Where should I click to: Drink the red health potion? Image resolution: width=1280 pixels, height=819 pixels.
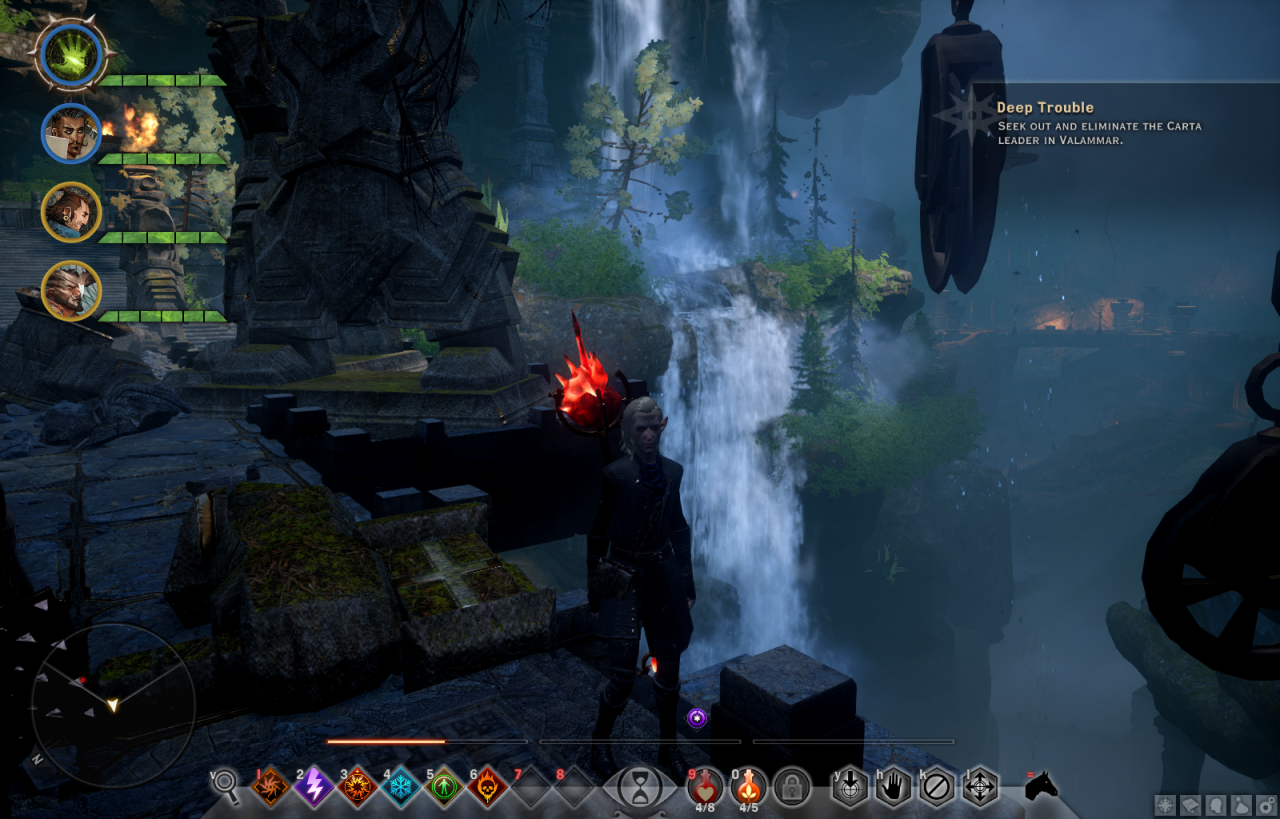click(705, 784)
